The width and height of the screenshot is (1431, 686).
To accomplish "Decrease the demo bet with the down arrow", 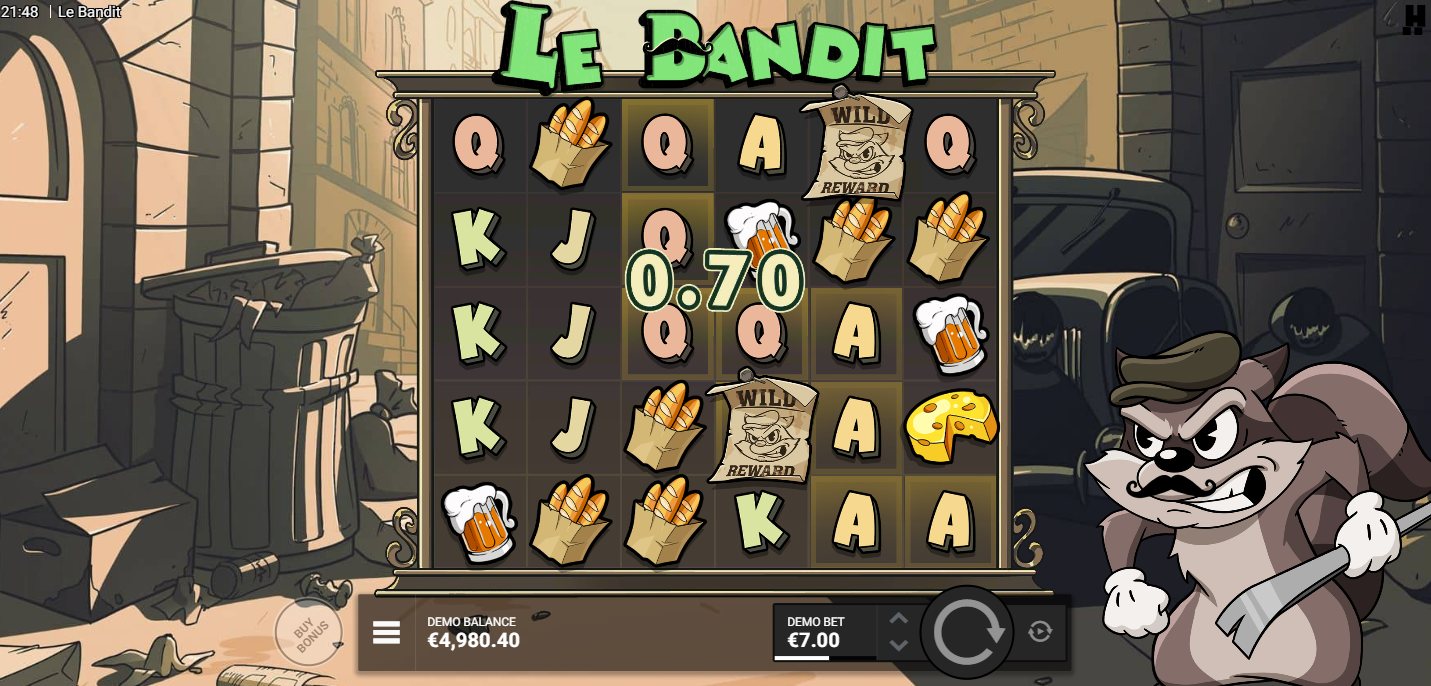I will coord(899,645).
